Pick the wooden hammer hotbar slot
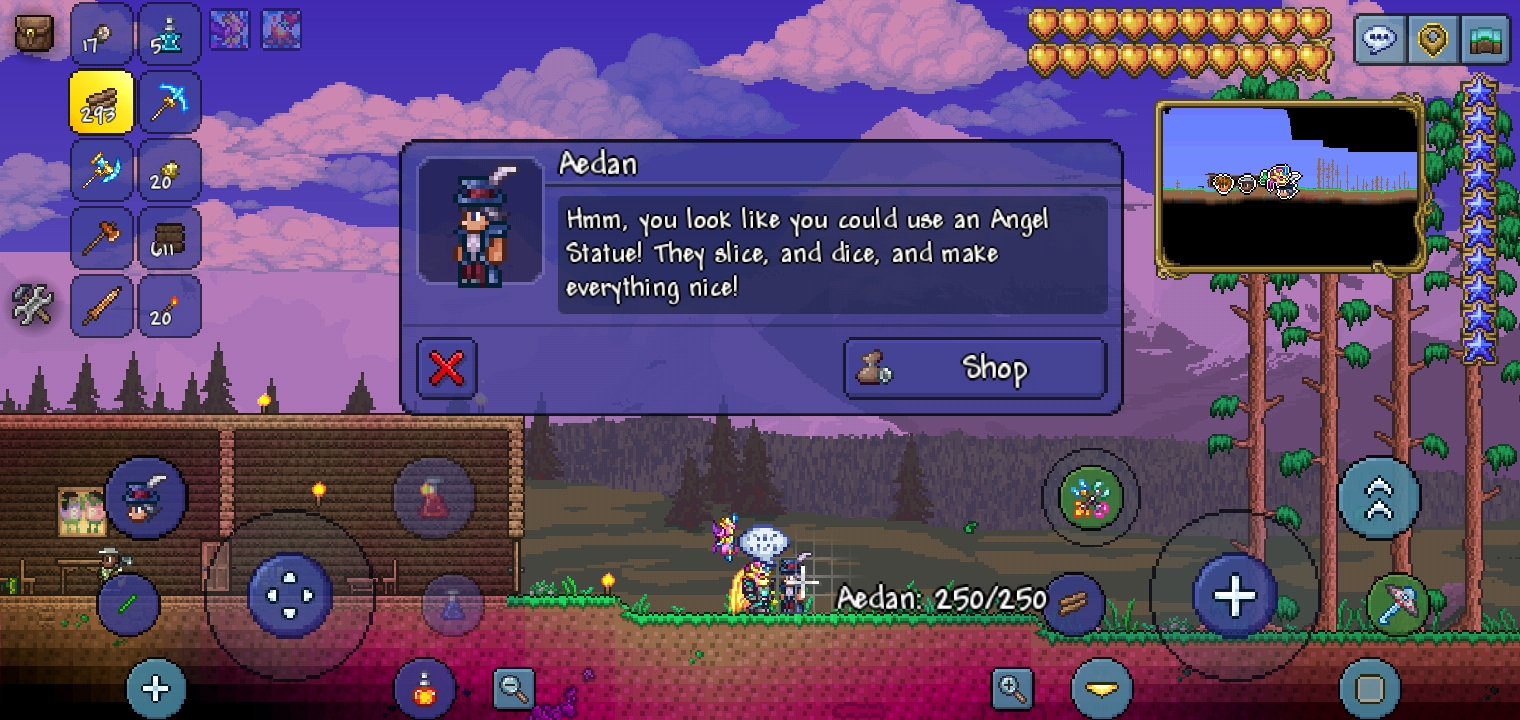Viewport: 1520px width, 720px height. tap(101, 238)
